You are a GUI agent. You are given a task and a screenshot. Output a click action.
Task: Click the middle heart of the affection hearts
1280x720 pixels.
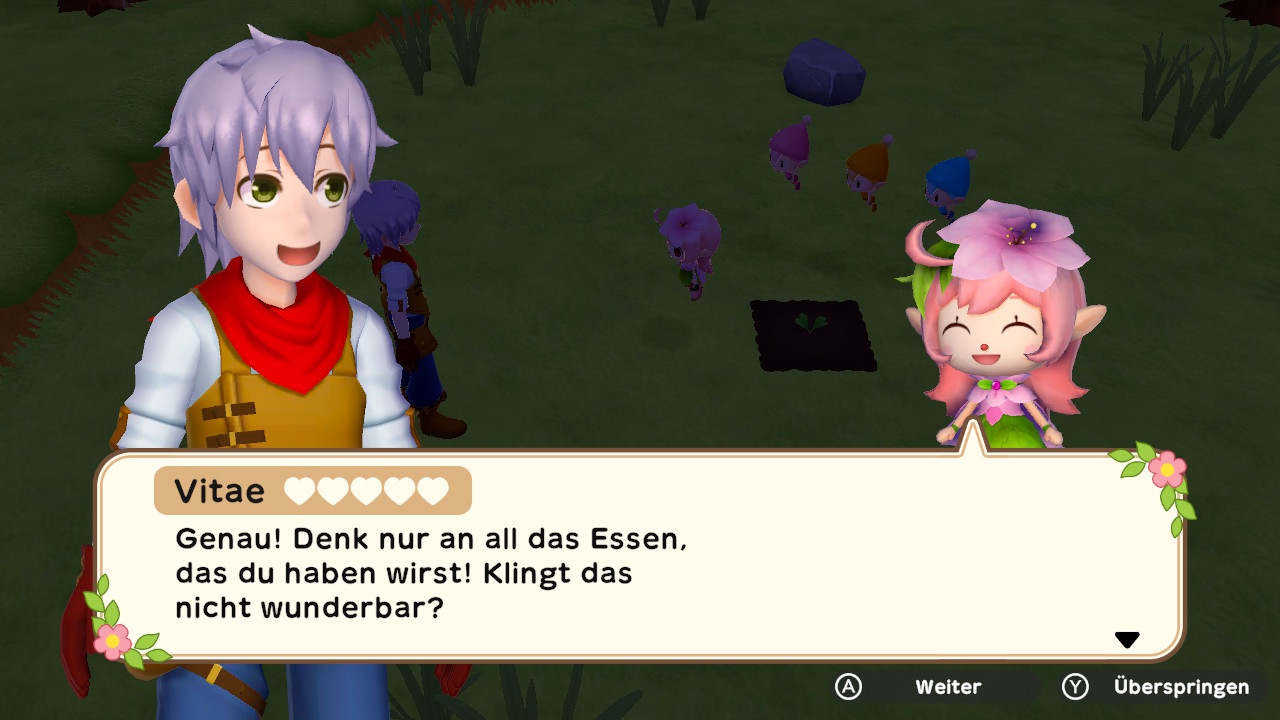tap(367, 490)
